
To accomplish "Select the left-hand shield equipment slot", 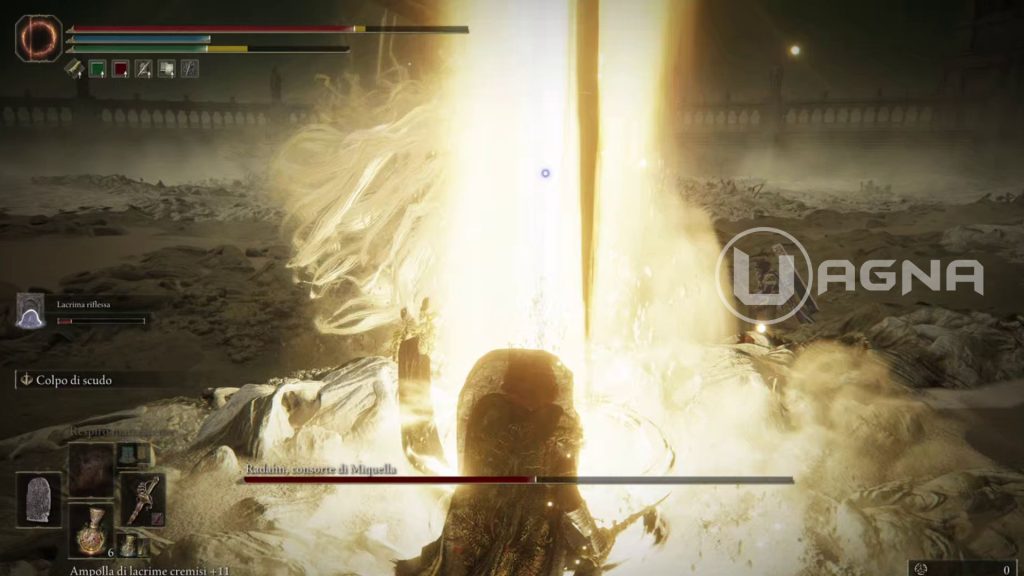I will [x=37, y=499].
